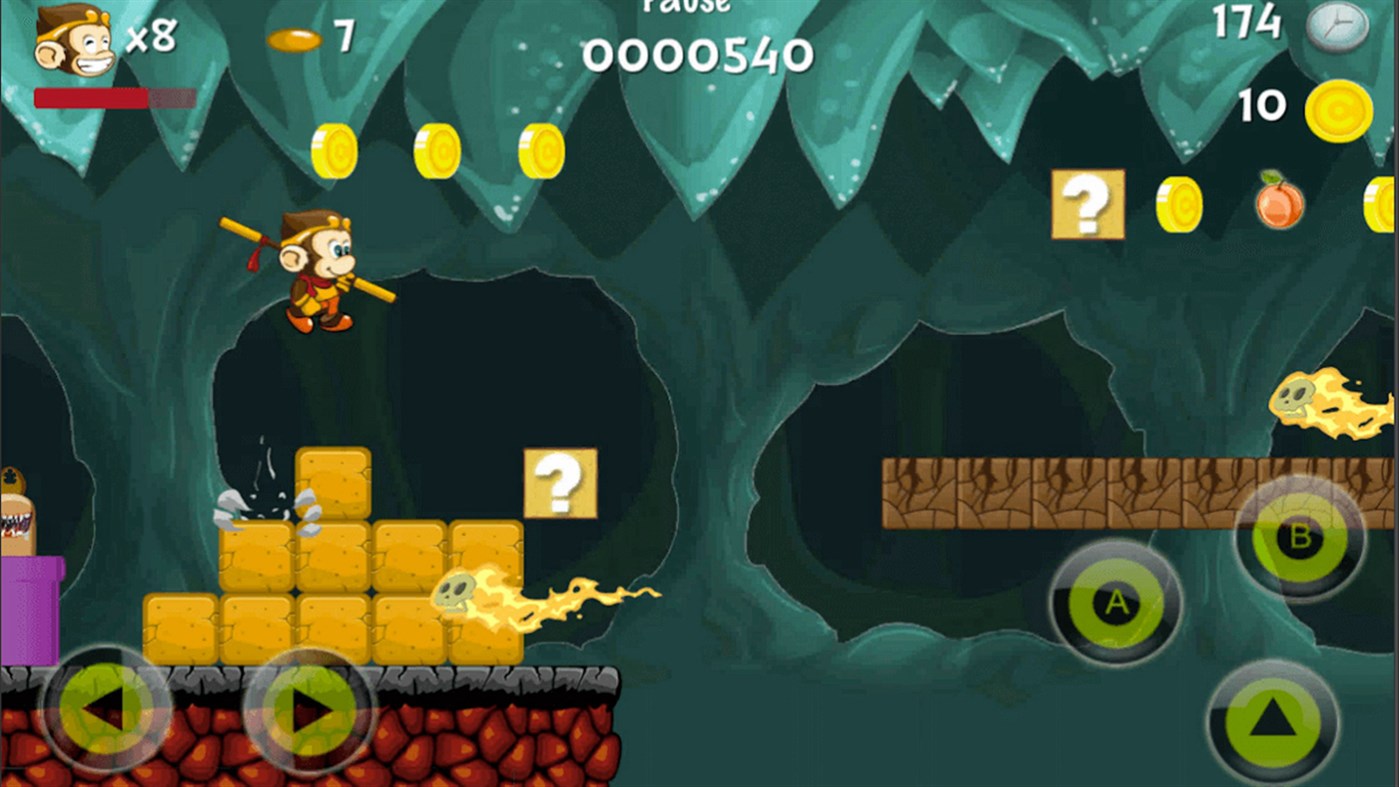Click the question block near the top-right coins
This screenshot has width=1399, height=787.
(1087, 204)
